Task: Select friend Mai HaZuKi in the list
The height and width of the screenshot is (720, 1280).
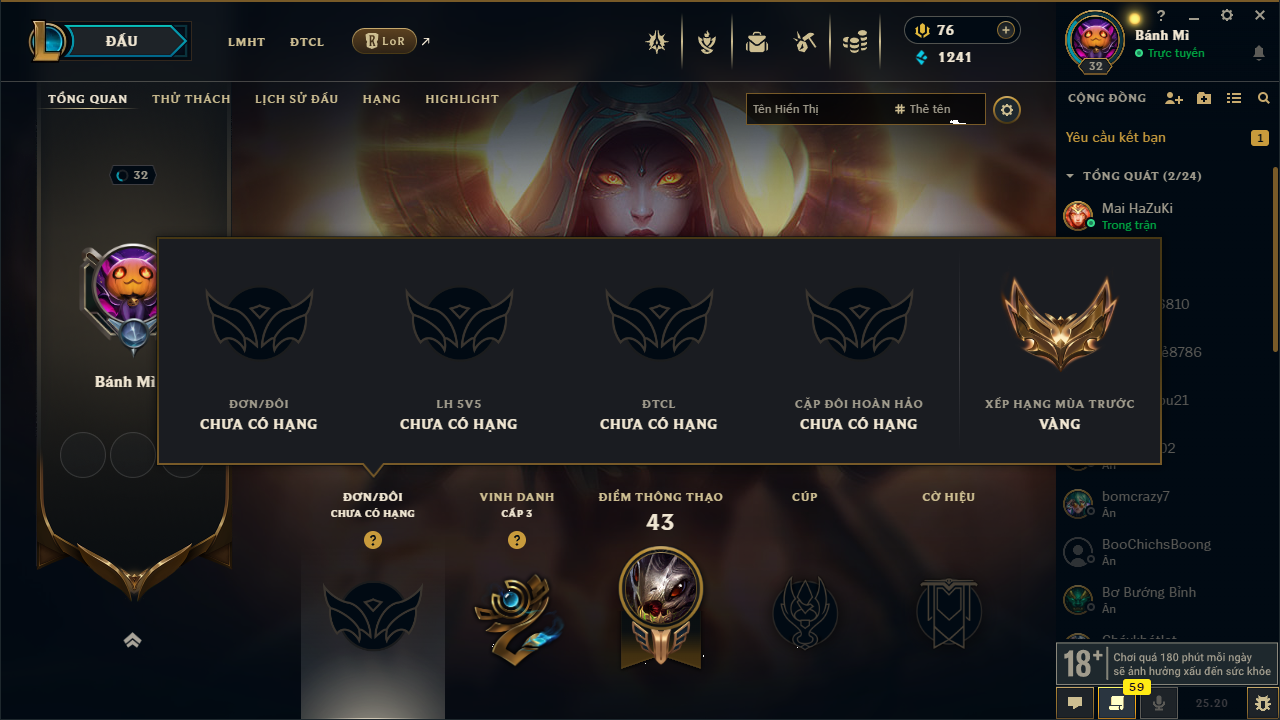Action: coord(1137,209)
